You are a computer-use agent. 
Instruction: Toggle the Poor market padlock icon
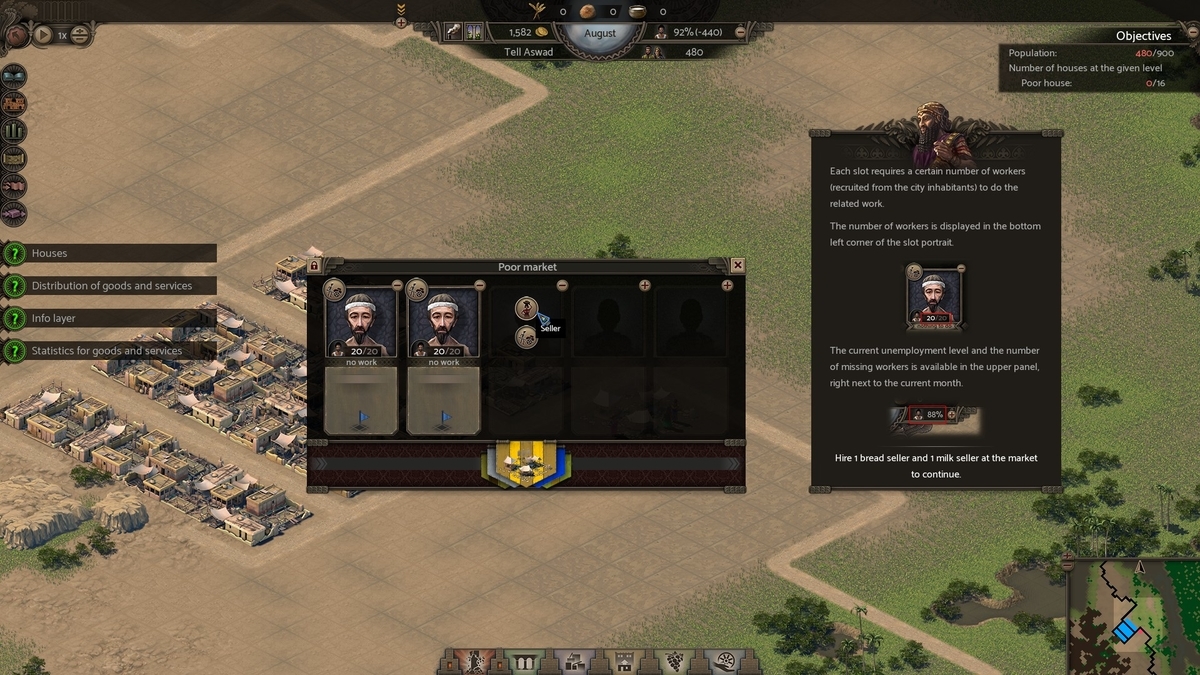(x=314, y=266)
